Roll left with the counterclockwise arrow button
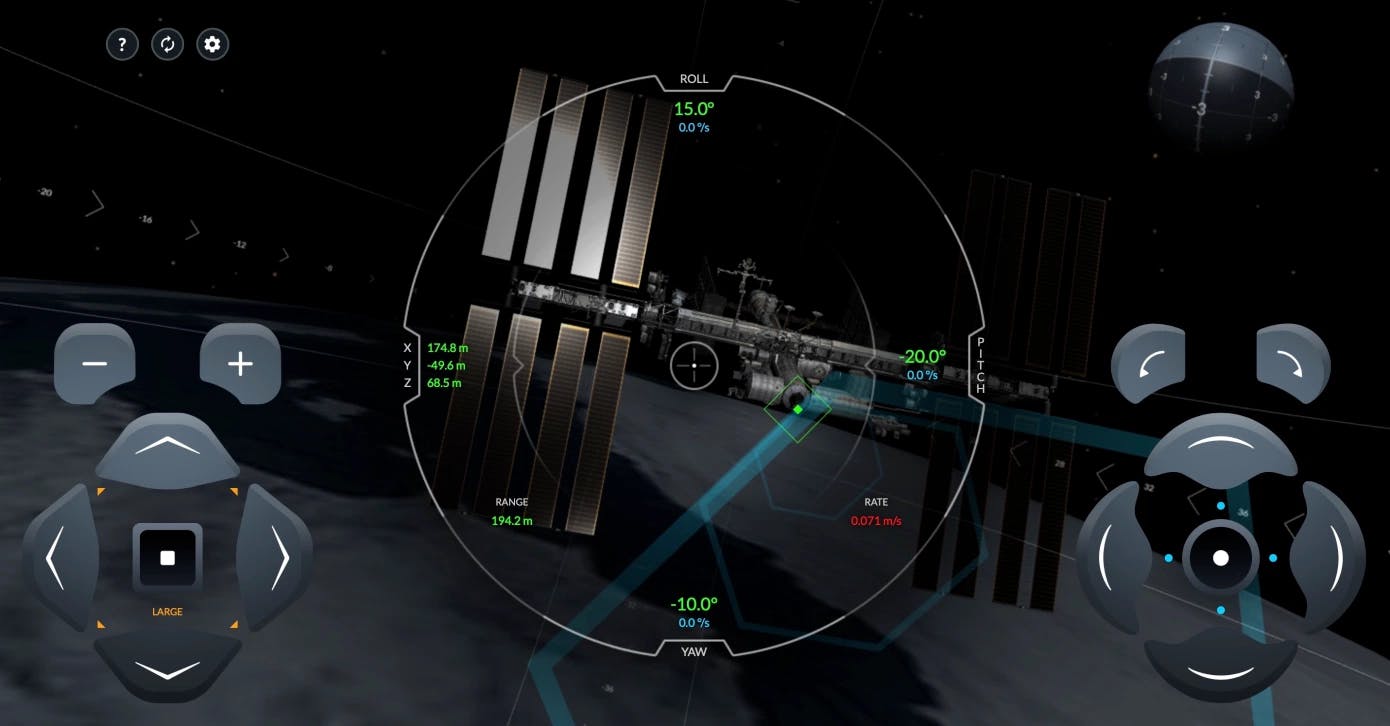 click(1149, 363)
